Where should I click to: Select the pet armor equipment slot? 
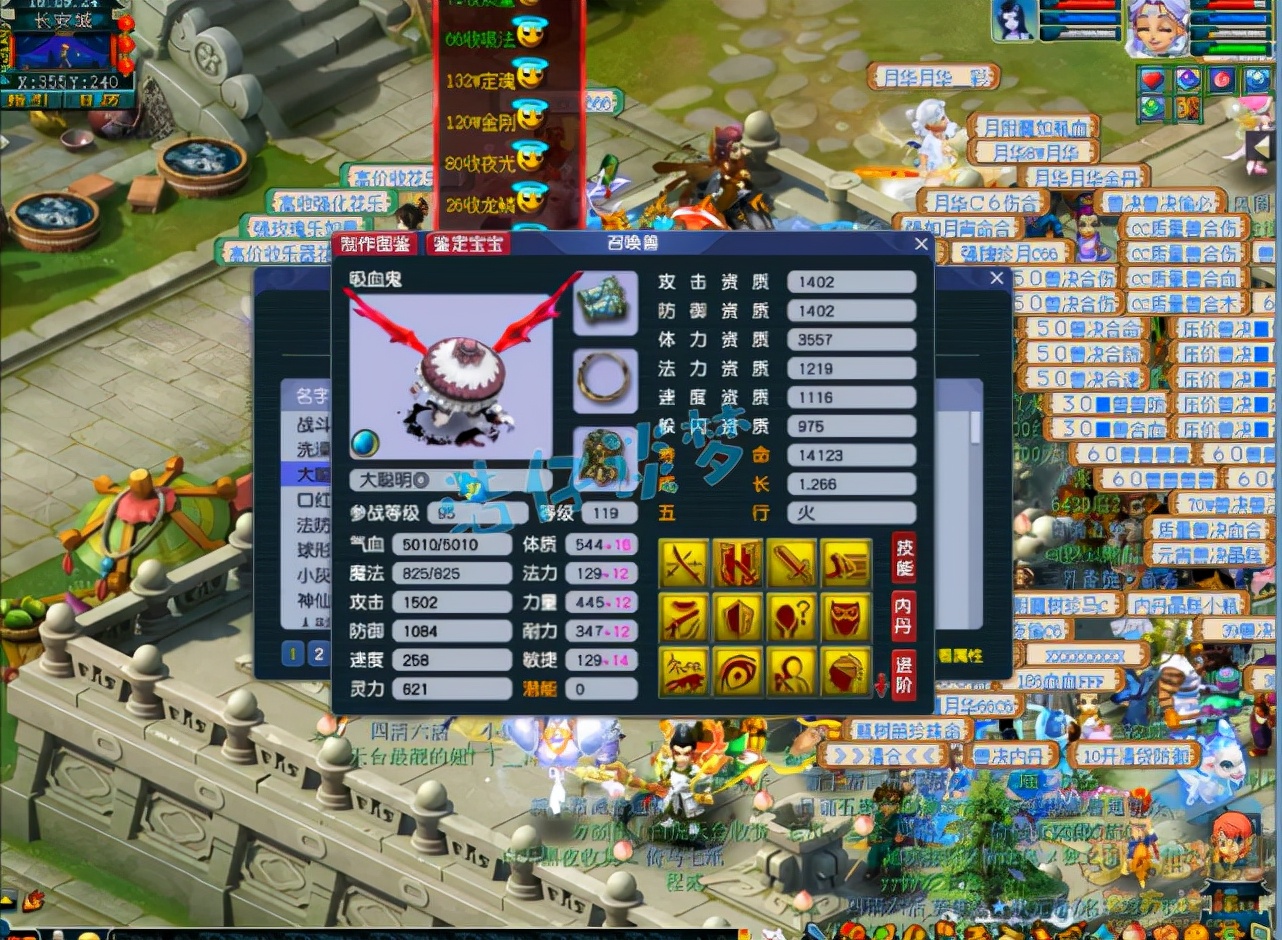click(604, 301)
